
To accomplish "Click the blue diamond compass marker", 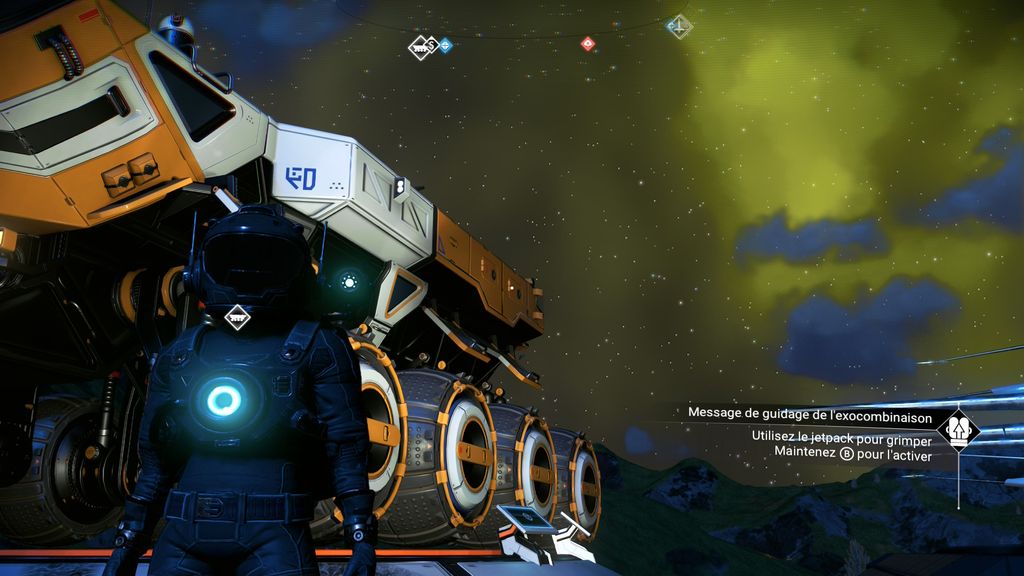I will coord(446,45).
